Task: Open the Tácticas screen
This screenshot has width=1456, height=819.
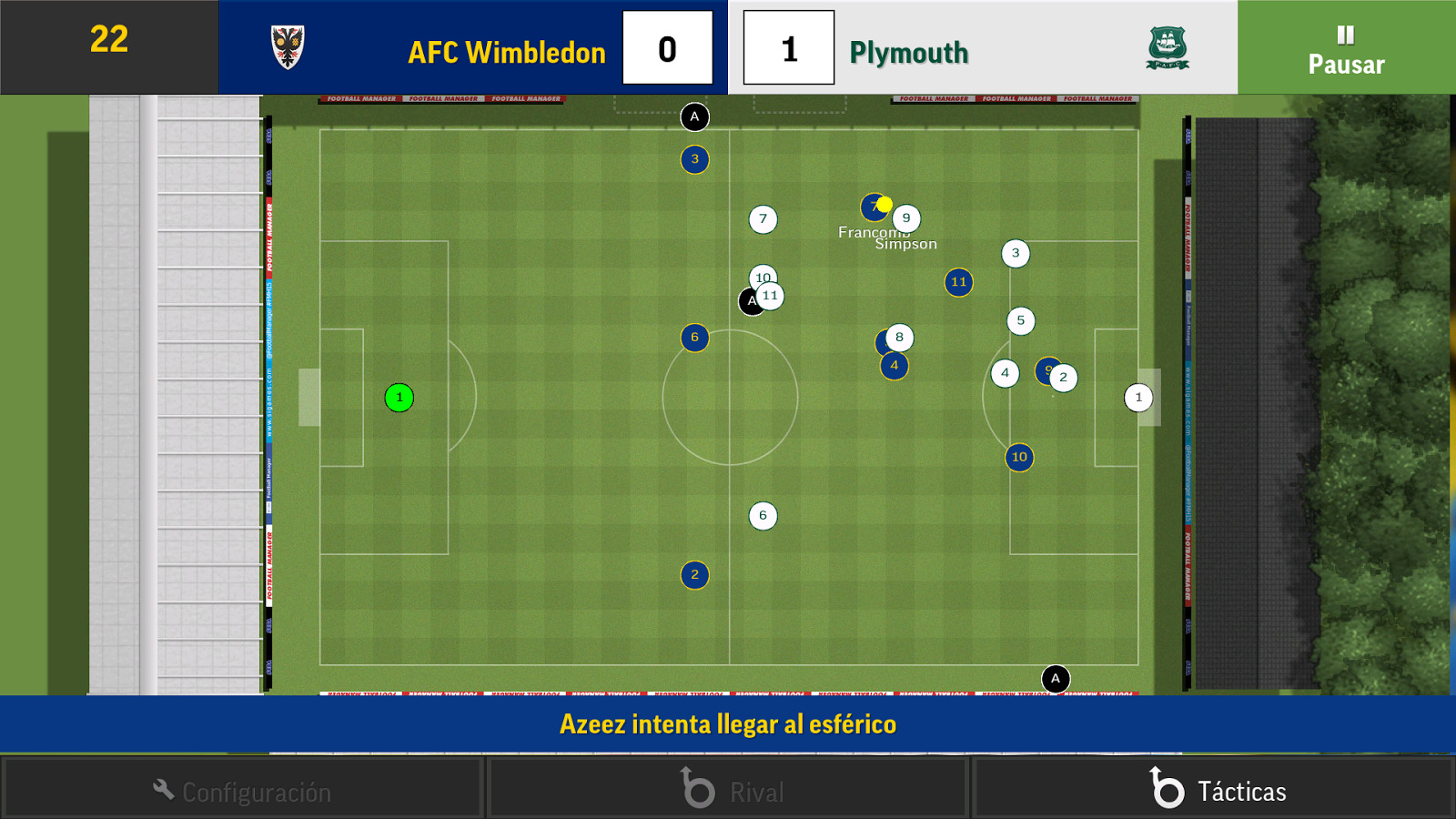Action: pos(1213,789)
